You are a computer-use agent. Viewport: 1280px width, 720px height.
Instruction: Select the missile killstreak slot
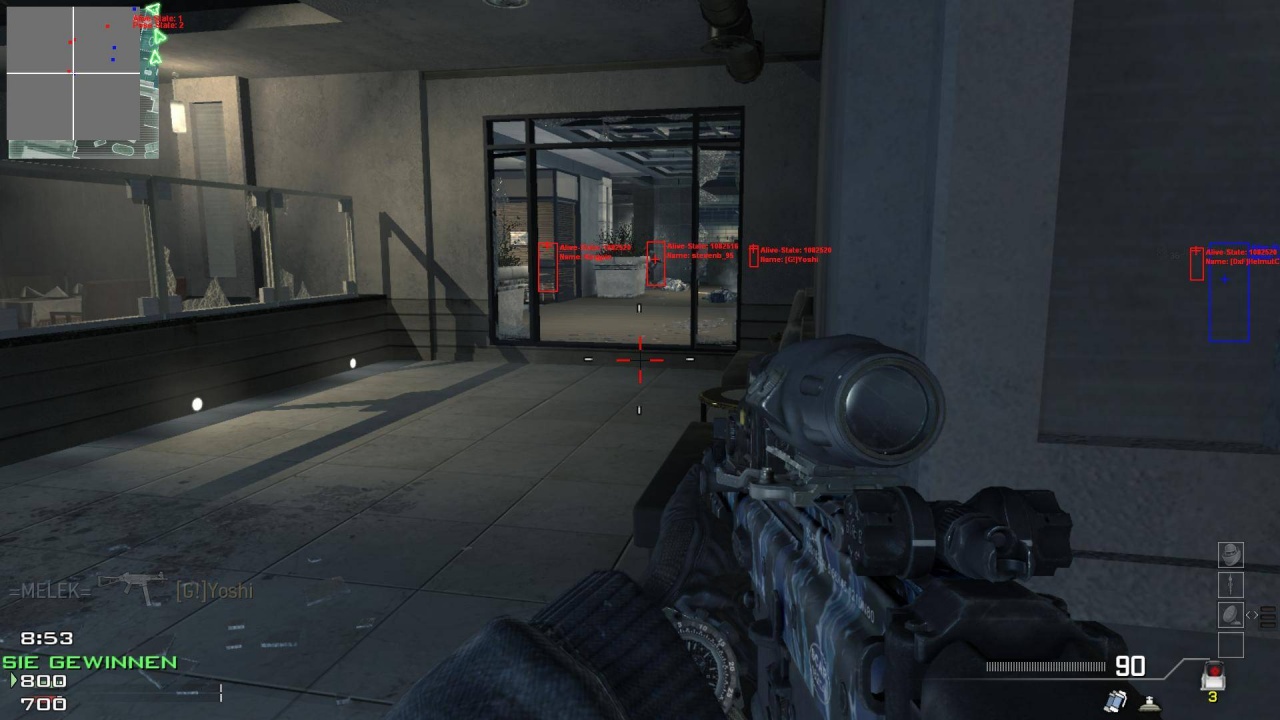click(x=1230, y=585)
